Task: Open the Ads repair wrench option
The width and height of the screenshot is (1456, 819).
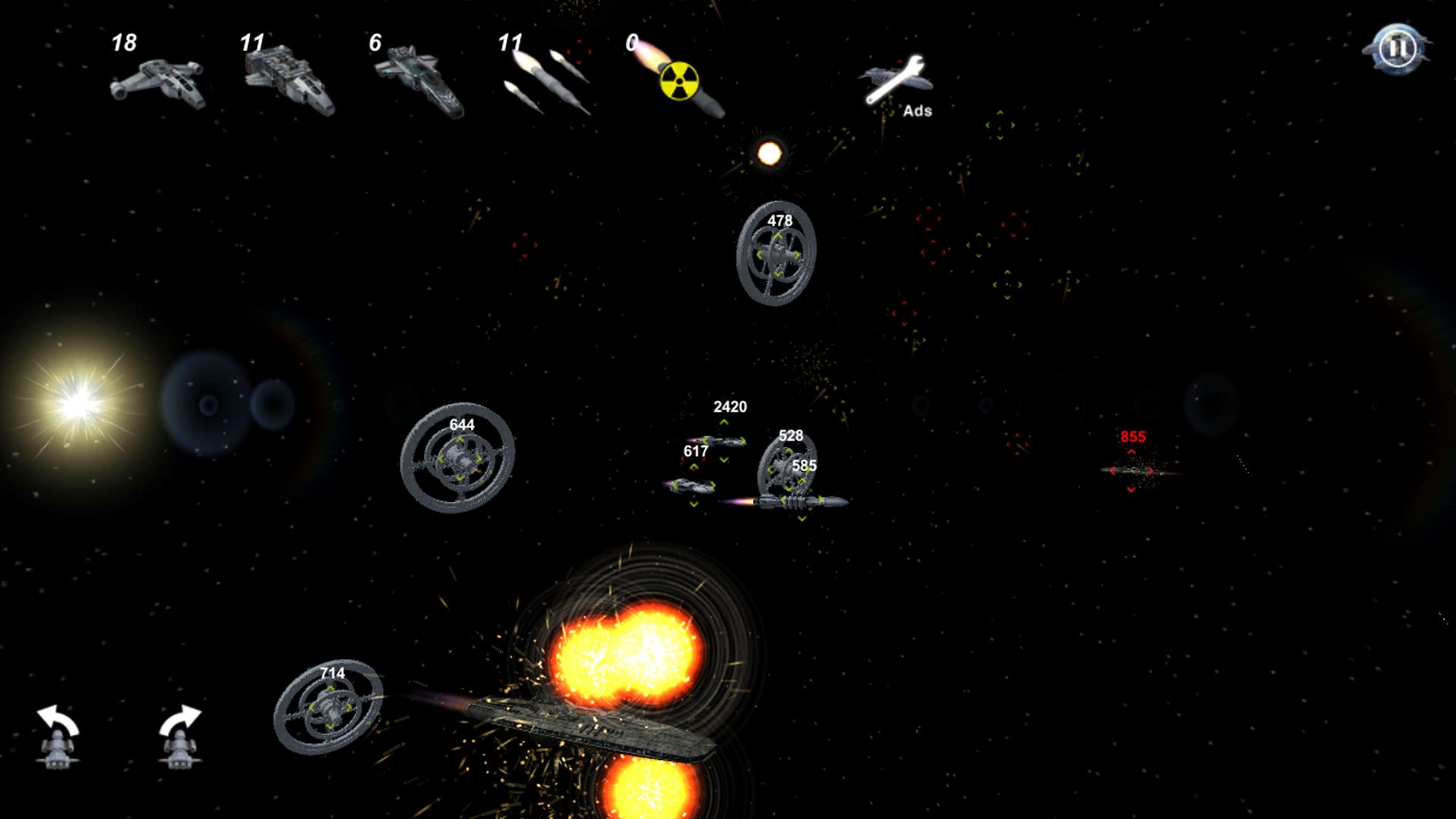Action: (895, 80)
